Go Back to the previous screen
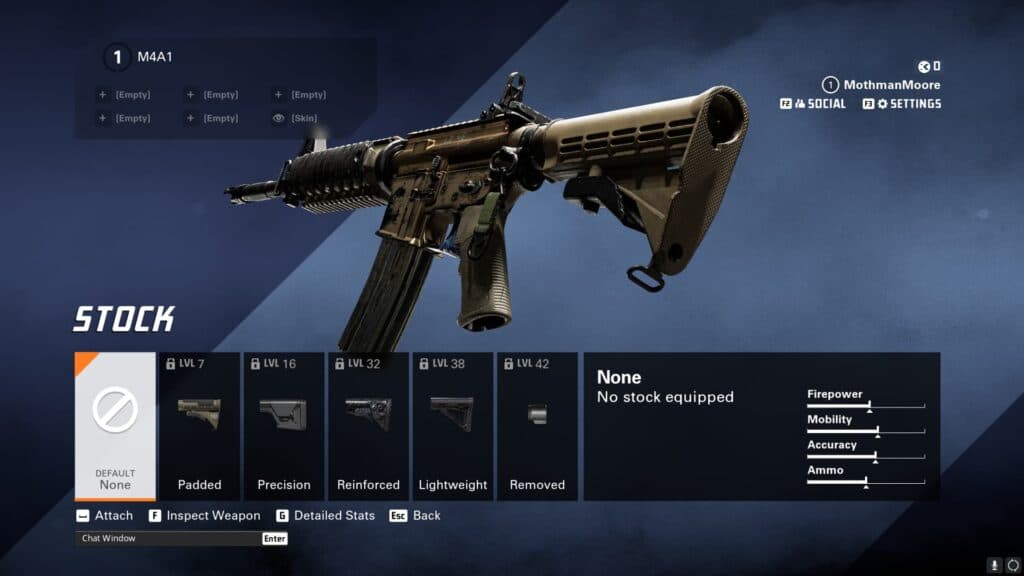 click(x=415, y=516)
